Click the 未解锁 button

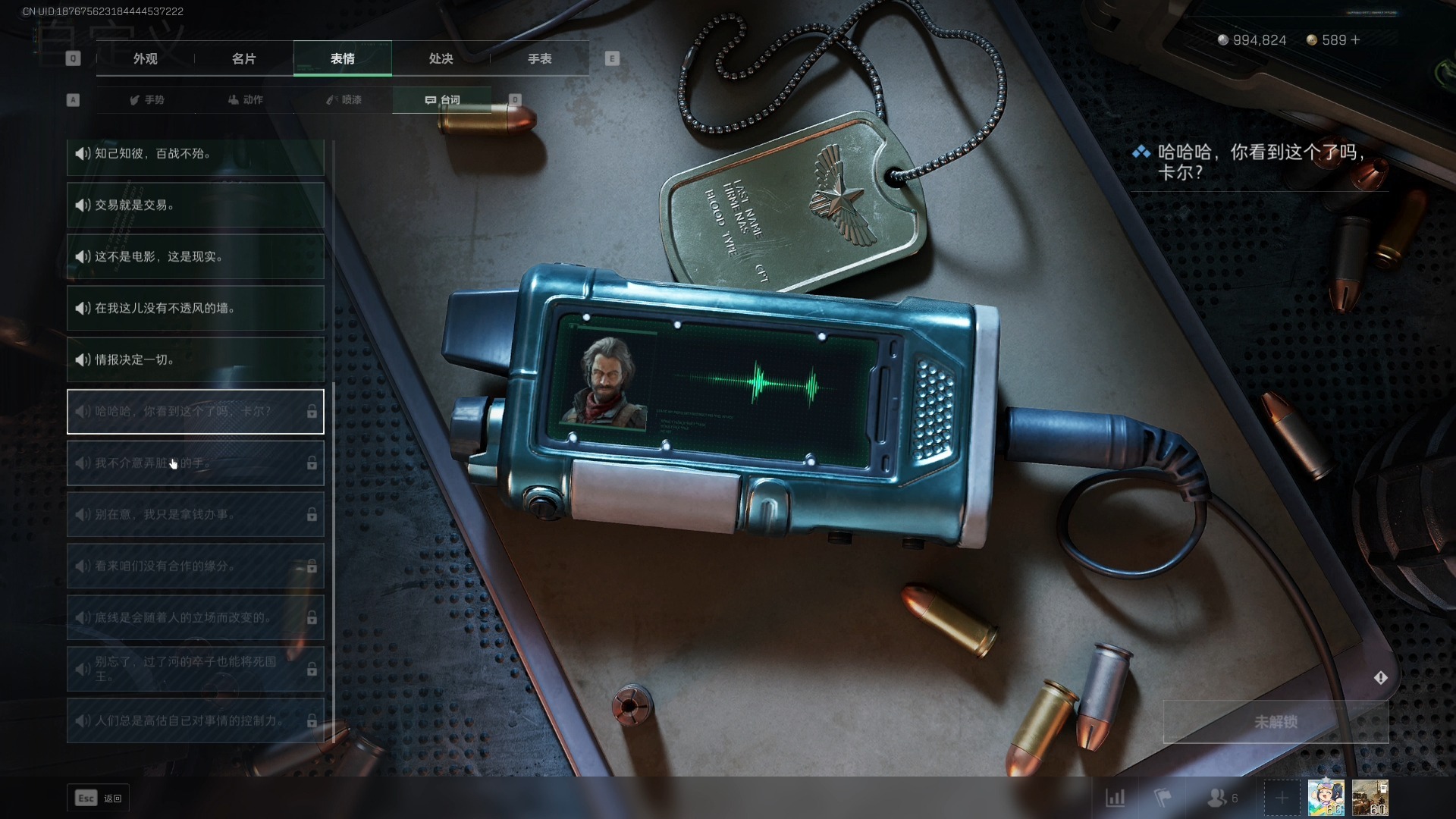pos(1276,721)
